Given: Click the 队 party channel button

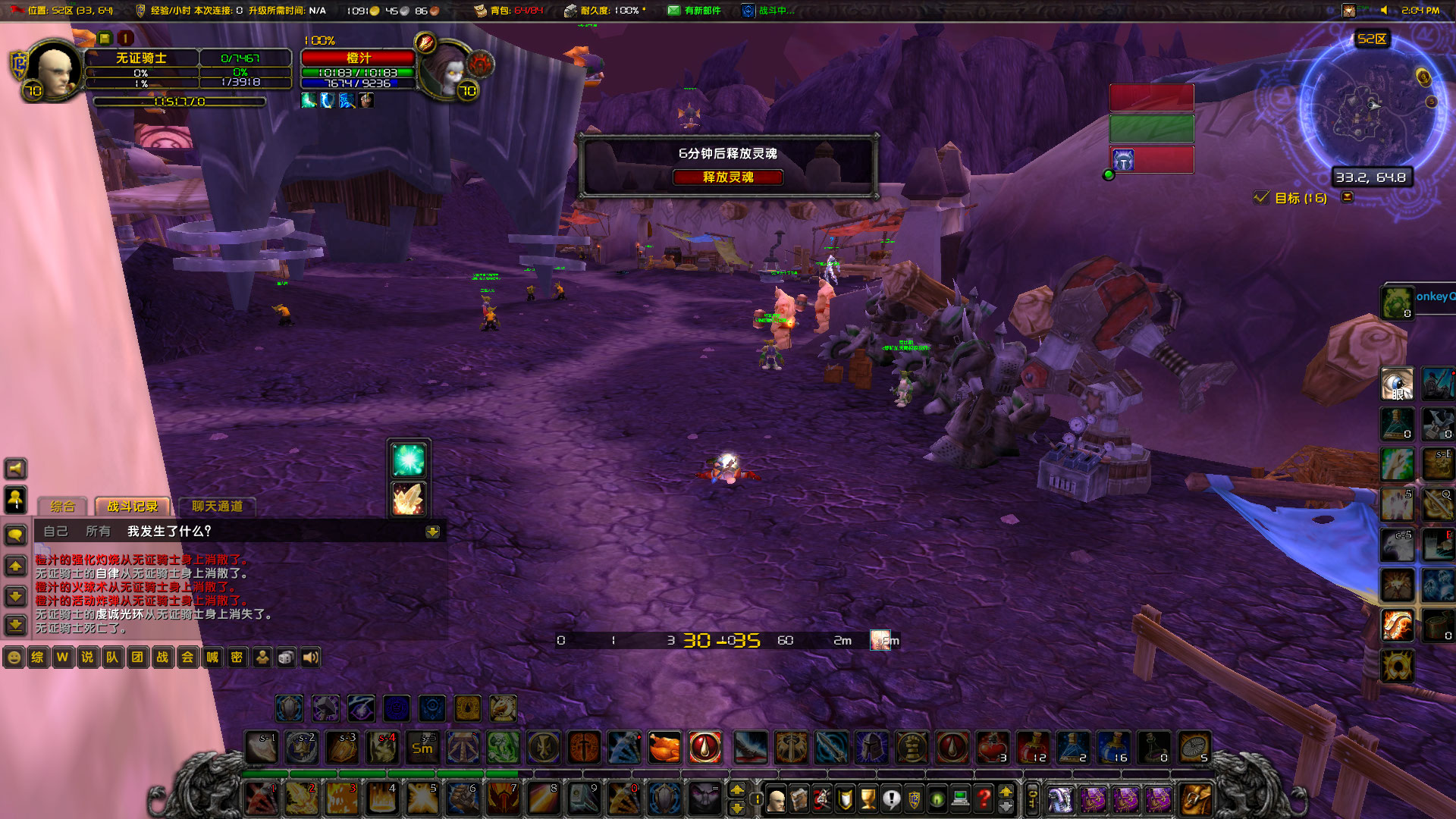Looking at the screenshot, I should [x=112, y=657].
